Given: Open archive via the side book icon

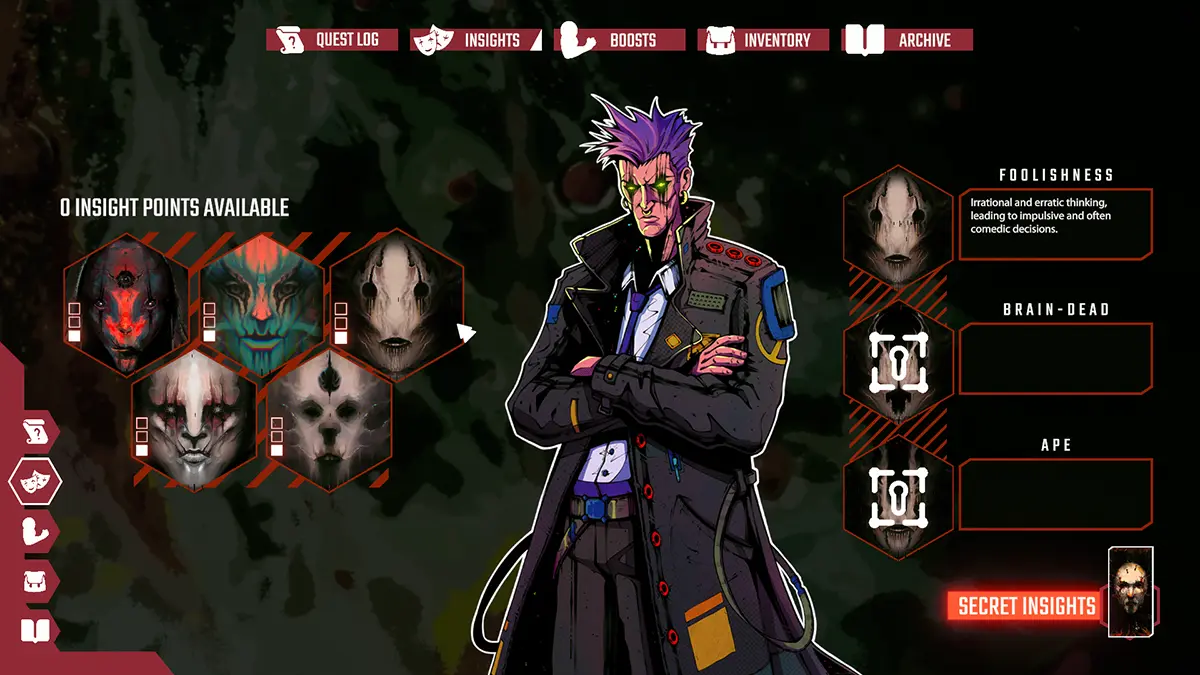Looking at the screenshot, I should point(35,630).
